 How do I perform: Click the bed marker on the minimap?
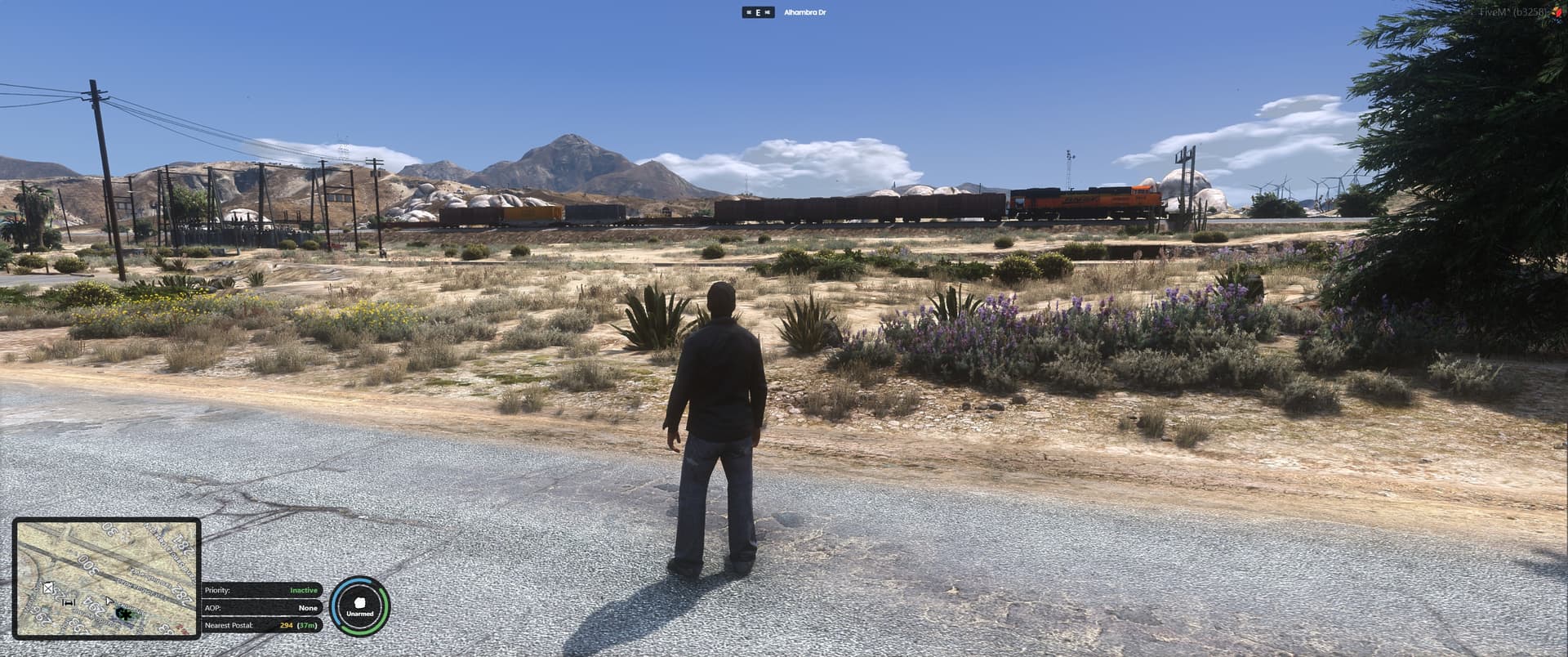69,602
